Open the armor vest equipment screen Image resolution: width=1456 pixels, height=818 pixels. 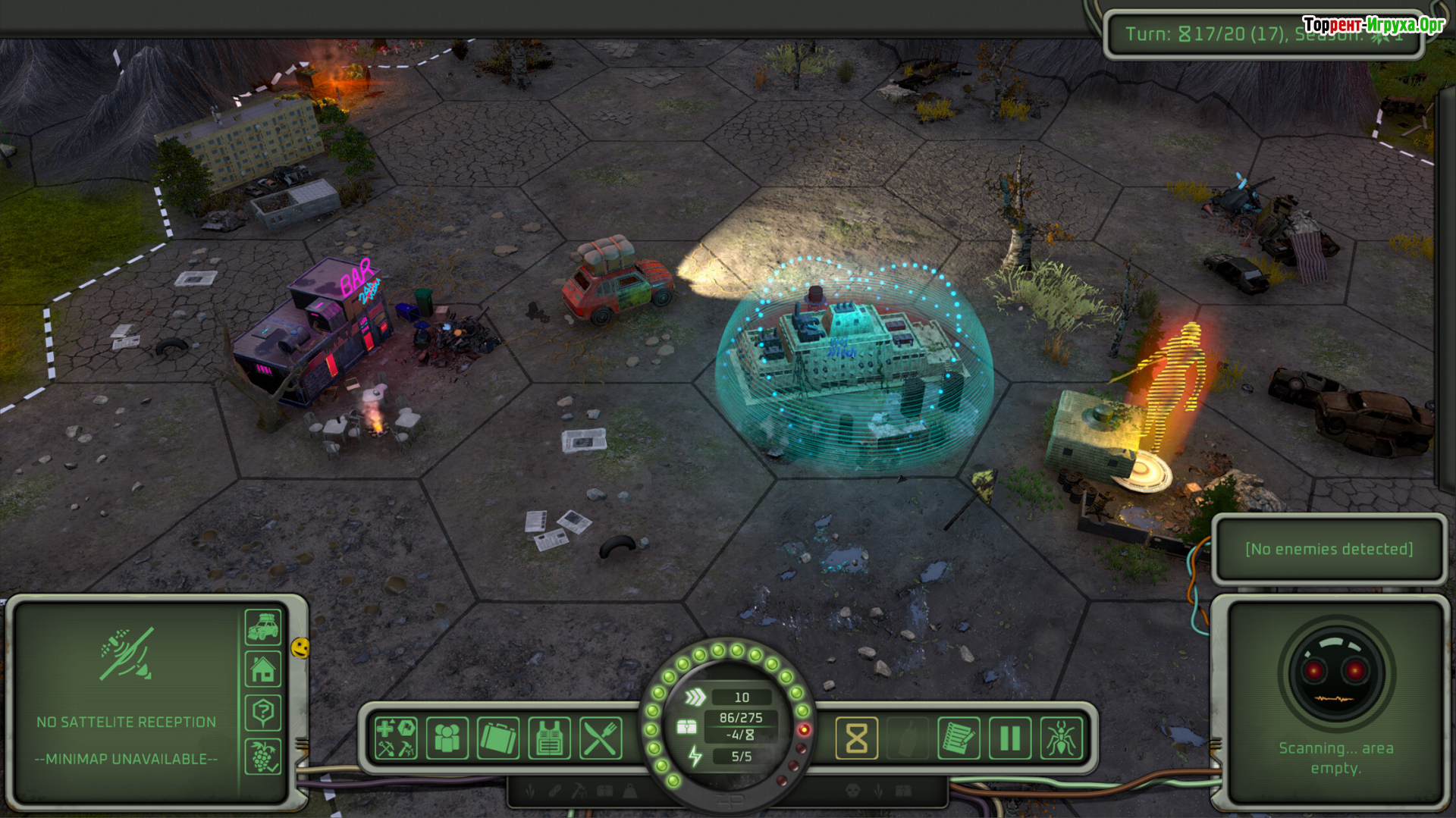pyautogui.click(x=549, y=738)
